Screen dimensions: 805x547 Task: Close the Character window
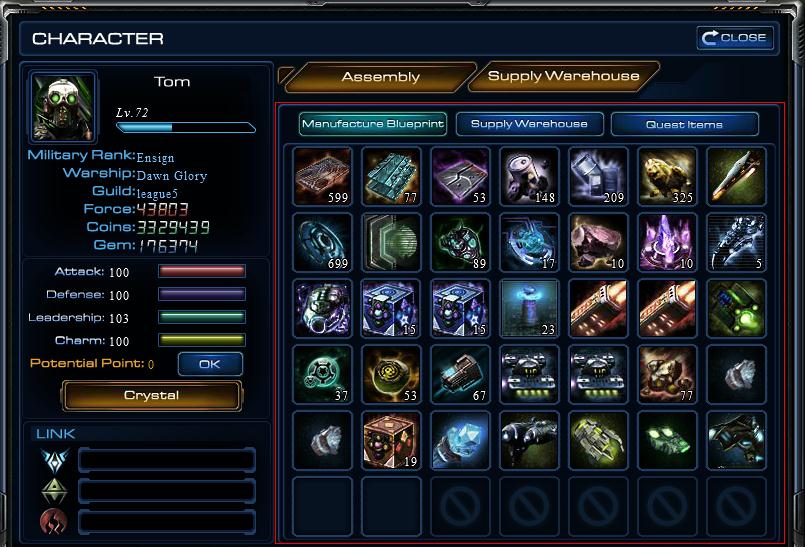click(x=736, y=38)
